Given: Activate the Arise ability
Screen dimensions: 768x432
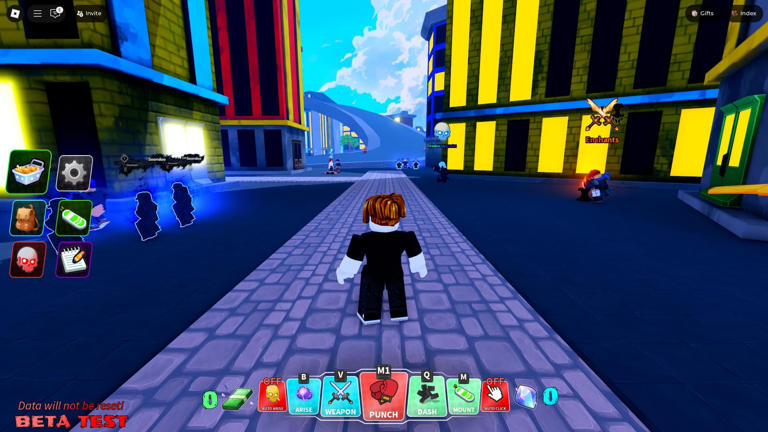Looking at the screenshot, I should [x=304, y=397].
